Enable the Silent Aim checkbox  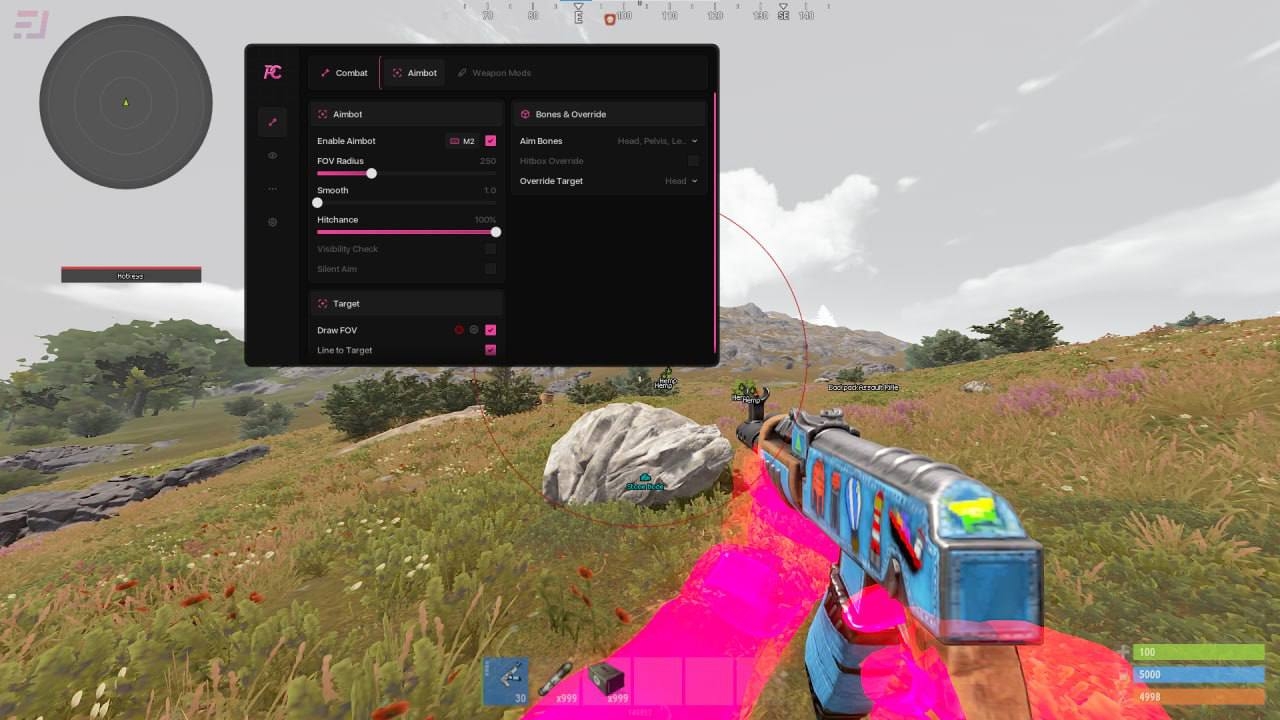[x=490, y=268]
